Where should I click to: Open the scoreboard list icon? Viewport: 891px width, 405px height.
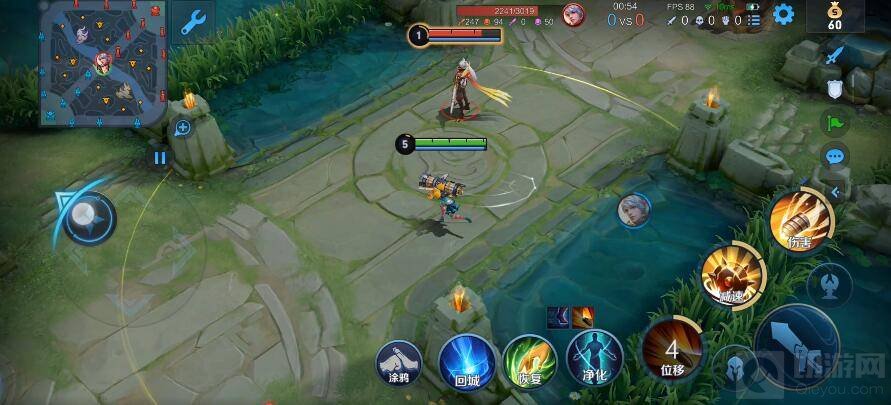click(753, 19)
